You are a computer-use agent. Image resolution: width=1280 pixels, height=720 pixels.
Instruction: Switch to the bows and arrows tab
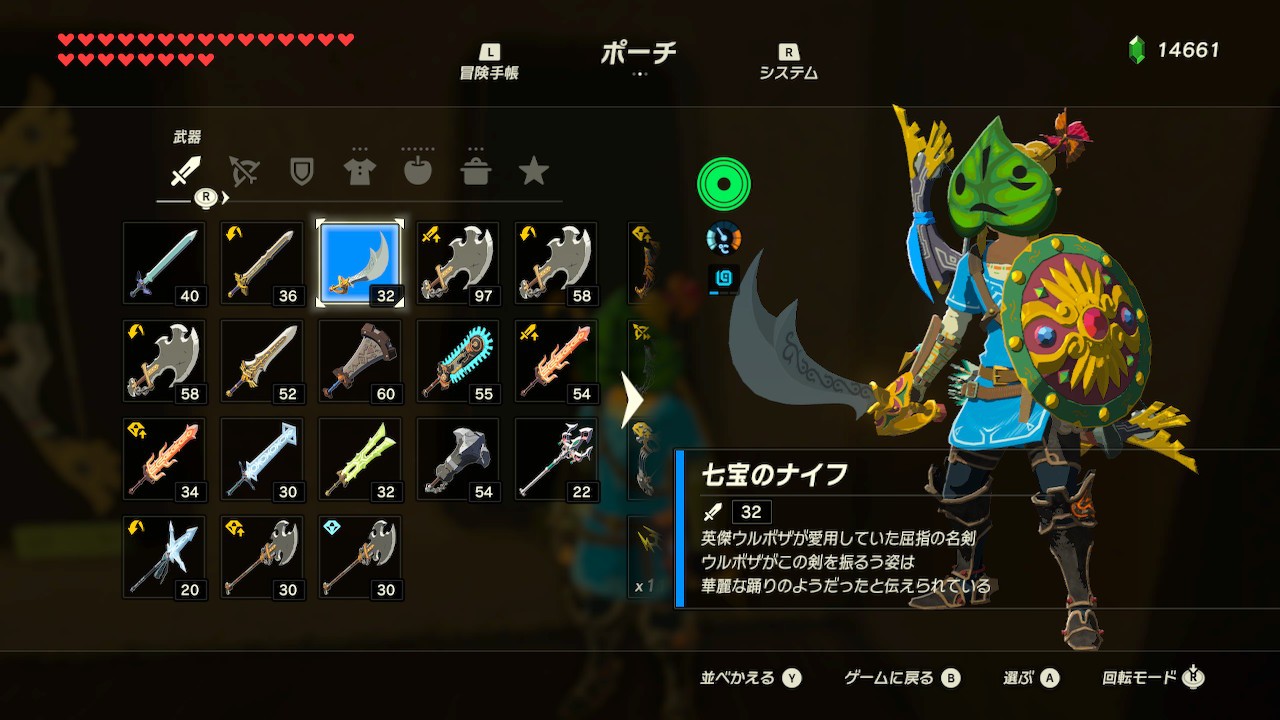coord(243,172)
